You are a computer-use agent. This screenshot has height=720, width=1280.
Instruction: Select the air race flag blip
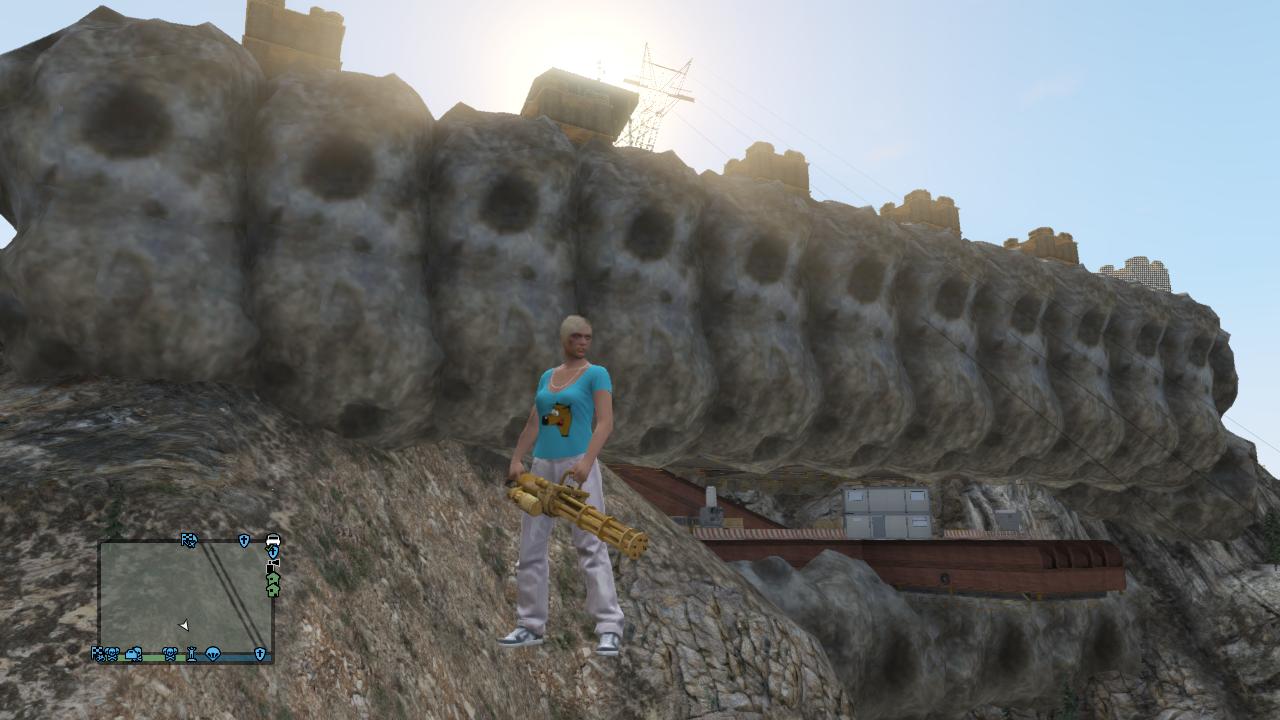[189, 540]
